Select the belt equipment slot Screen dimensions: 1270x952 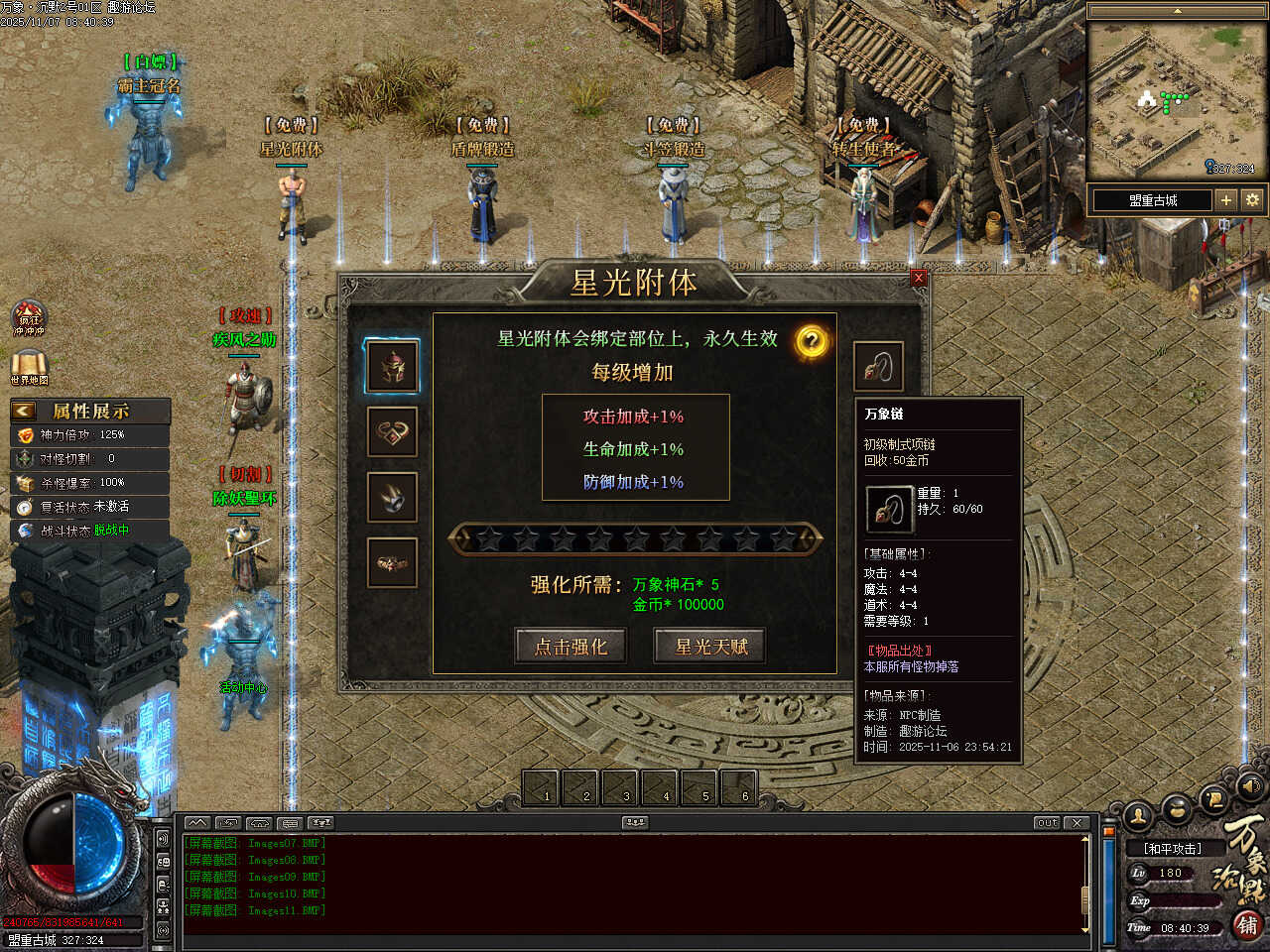click(393, 562)
